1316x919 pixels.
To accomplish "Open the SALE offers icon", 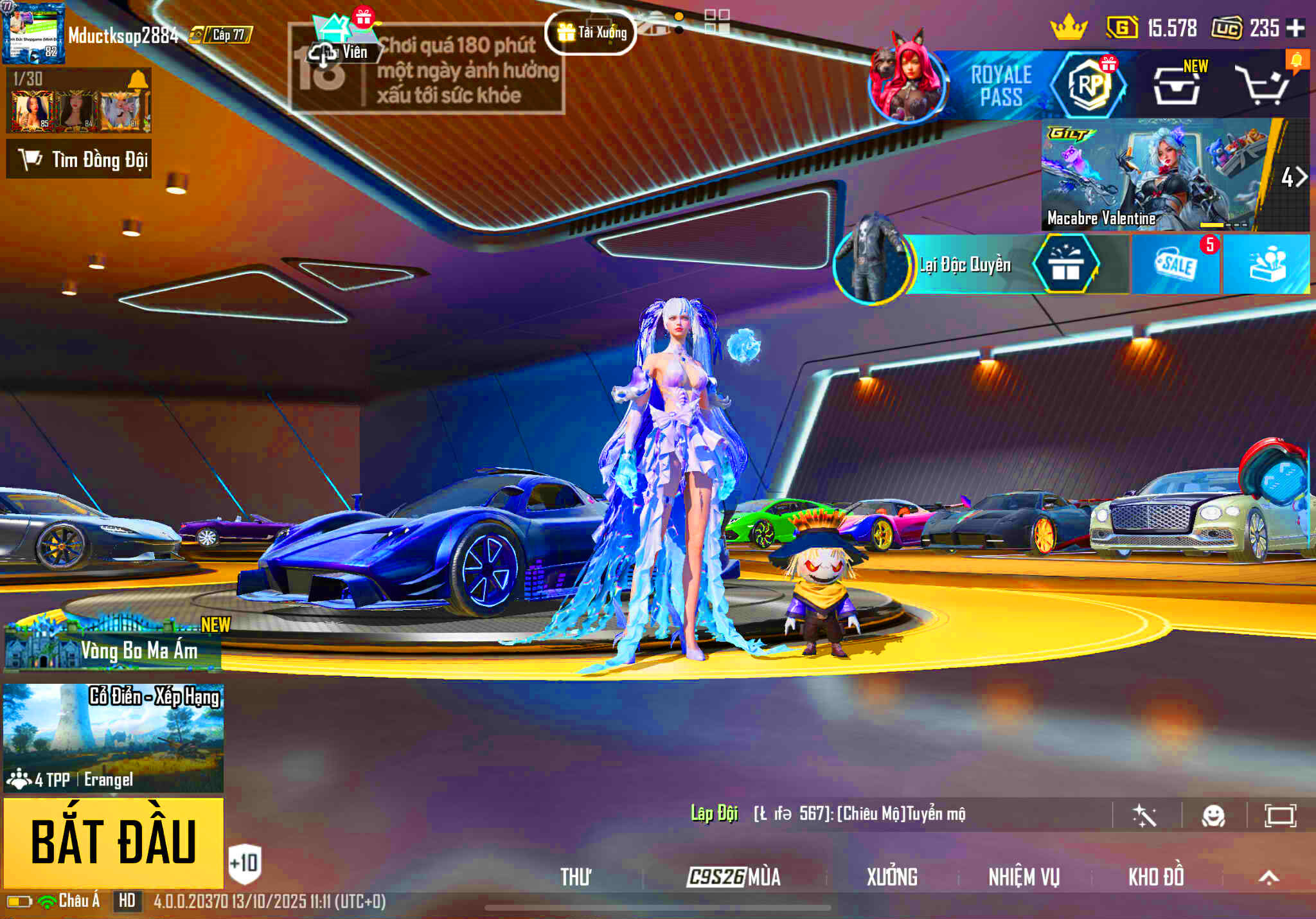I will click(x=1175, y=265).
